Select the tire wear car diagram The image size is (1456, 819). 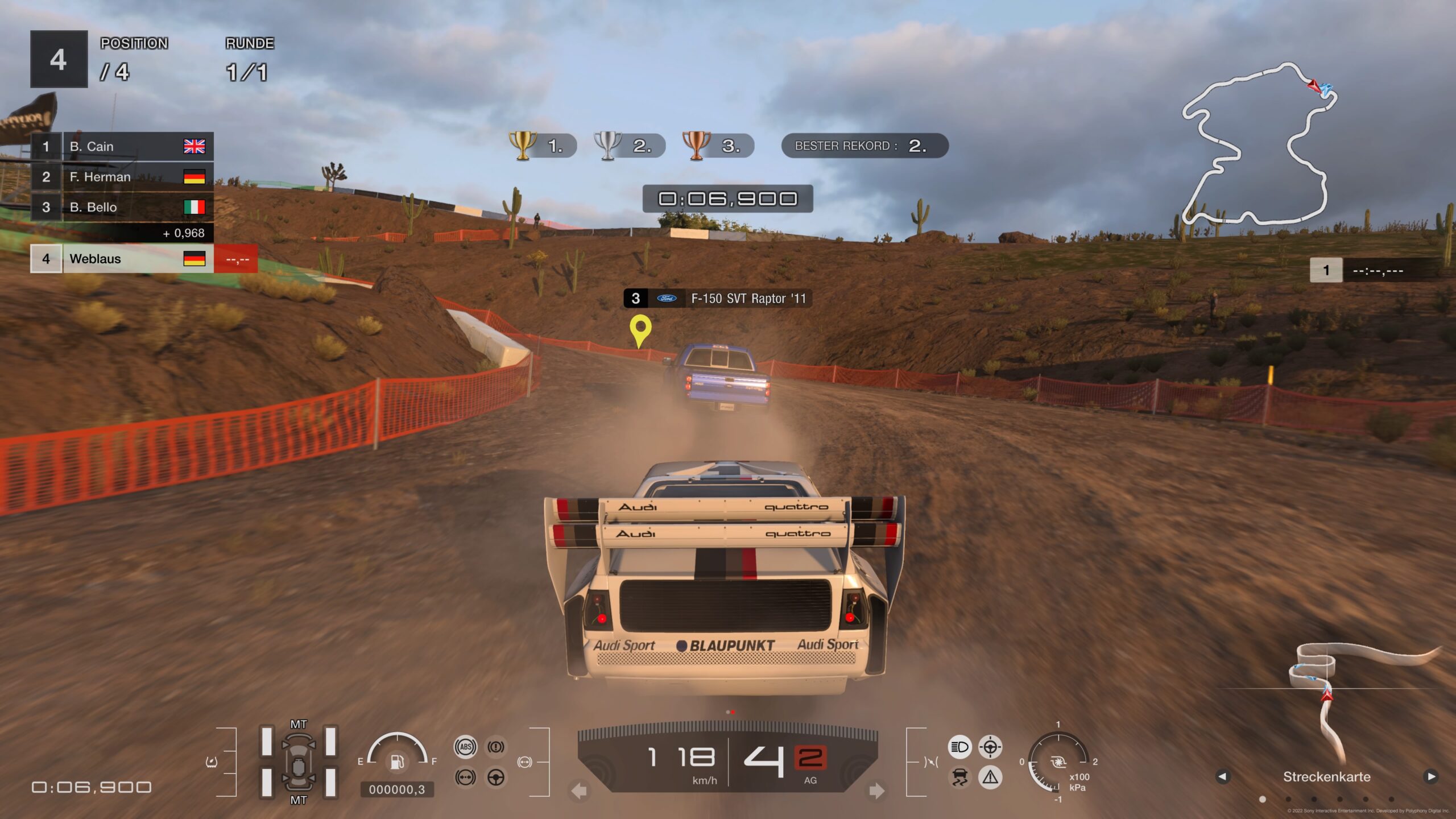[298, 761]
